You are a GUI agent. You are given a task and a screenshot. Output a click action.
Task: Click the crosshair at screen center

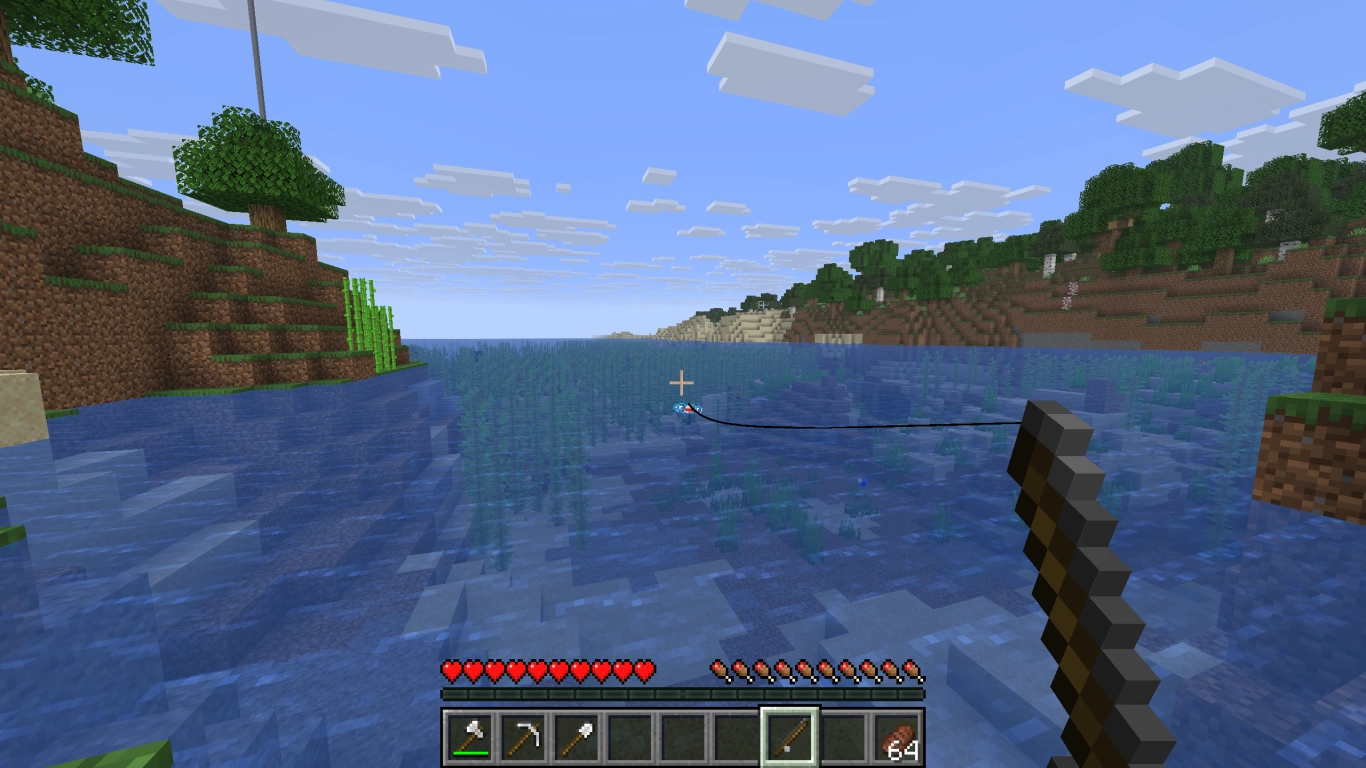pyautogui.click(x=683, y=383)
